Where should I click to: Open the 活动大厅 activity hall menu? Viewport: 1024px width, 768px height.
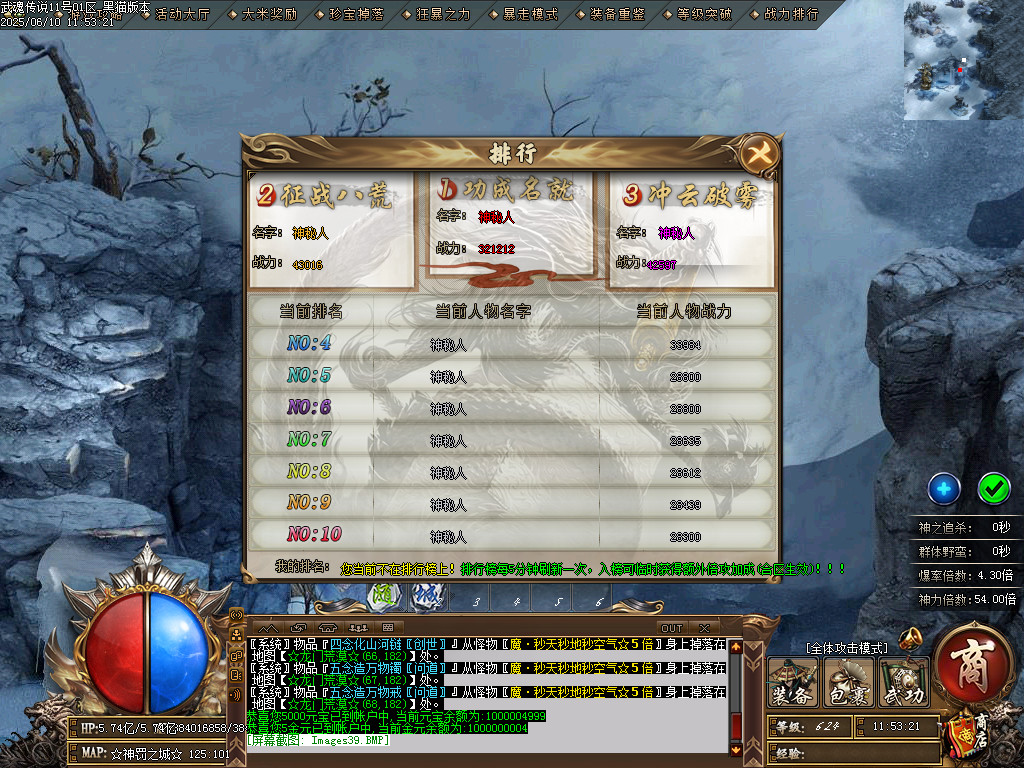pos(182,14)
